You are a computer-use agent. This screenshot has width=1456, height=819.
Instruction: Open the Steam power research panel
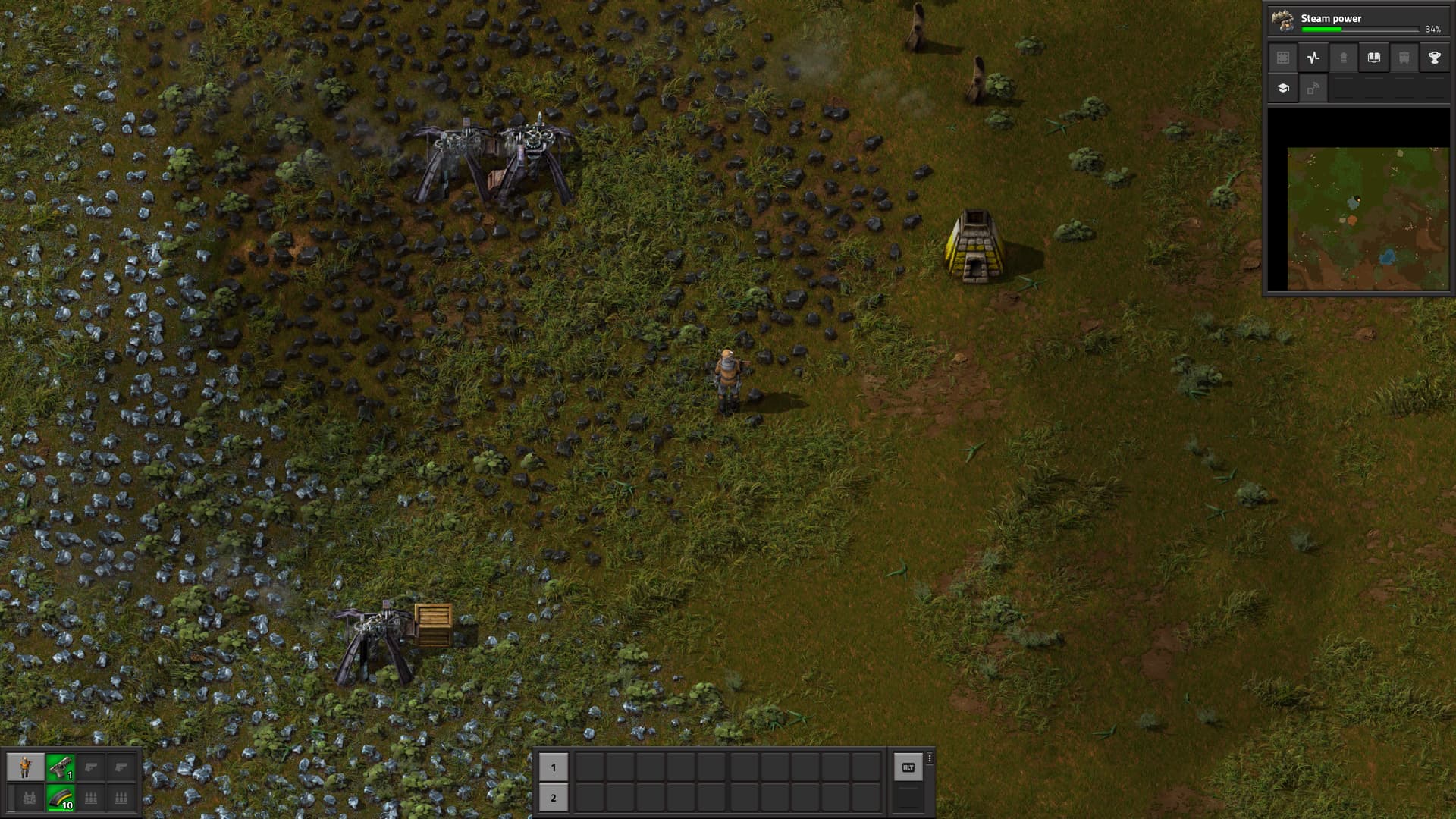(1358, 20)
